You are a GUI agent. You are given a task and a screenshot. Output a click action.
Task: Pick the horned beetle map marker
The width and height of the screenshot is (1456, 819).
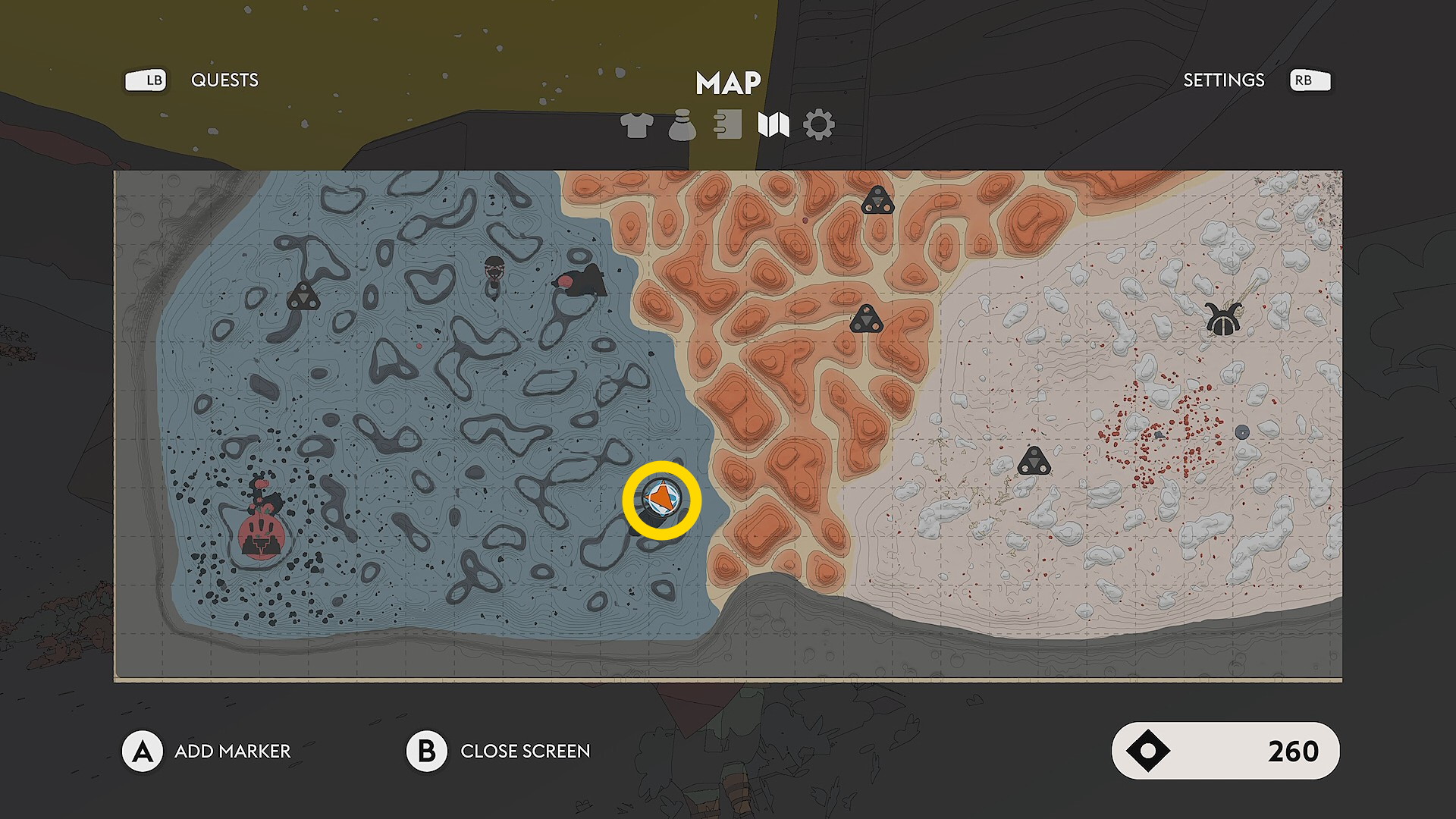click(x=1222, y=319)
